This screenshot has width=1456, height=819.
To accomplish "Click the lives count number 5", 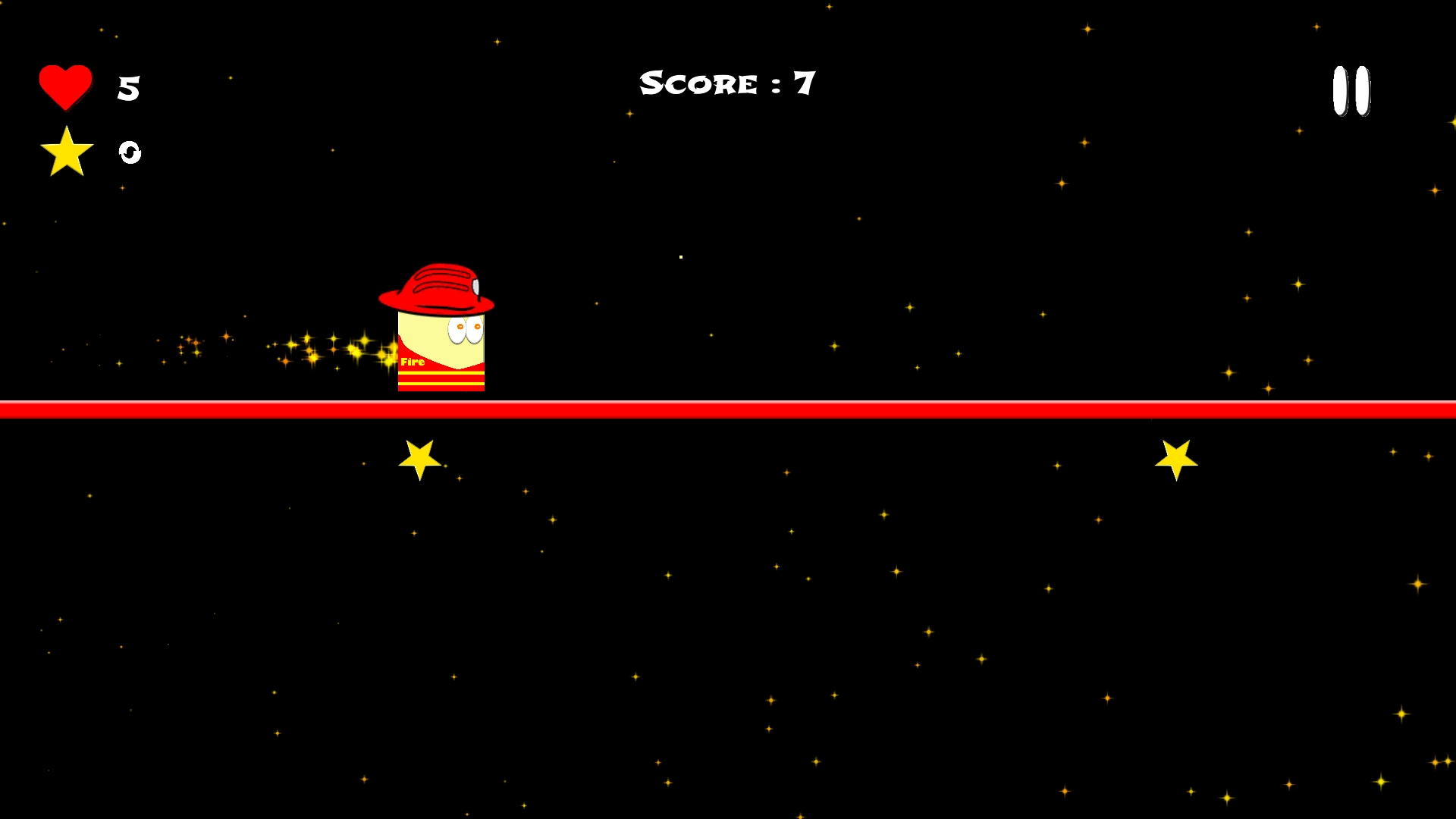I will click(127, 86).
